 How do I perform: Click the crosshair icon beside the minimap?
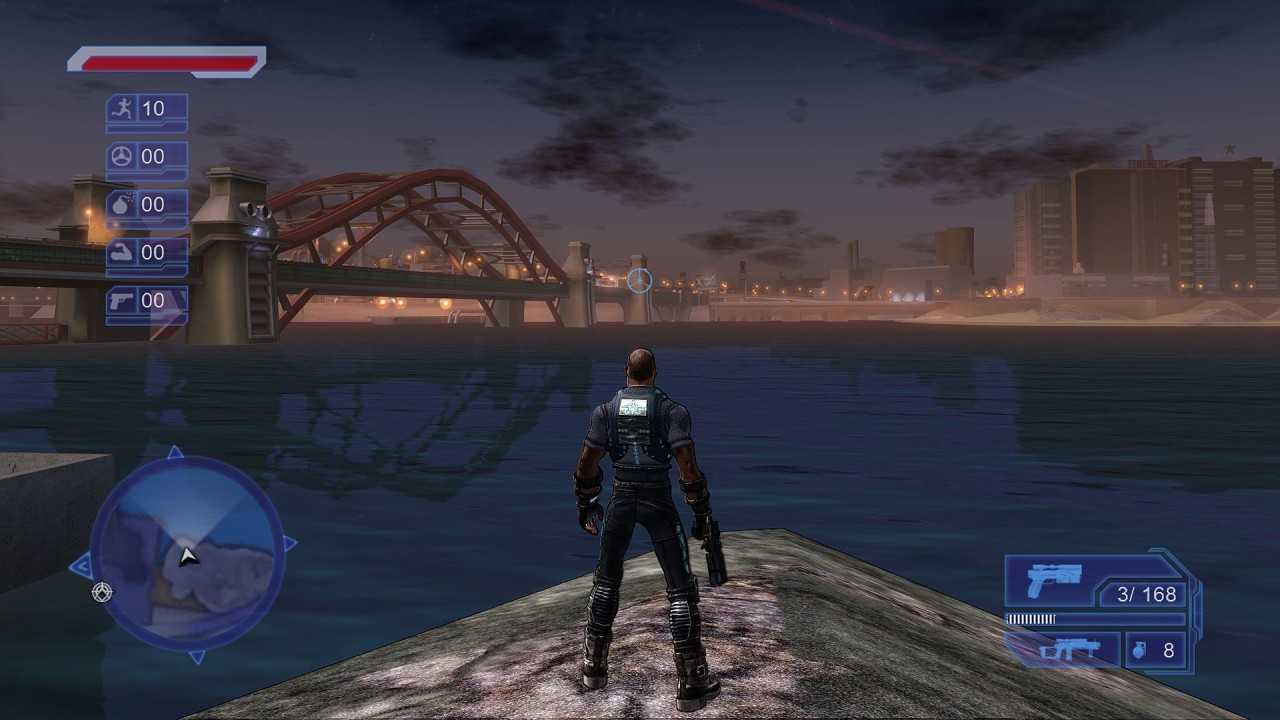[x=101, y=593]
